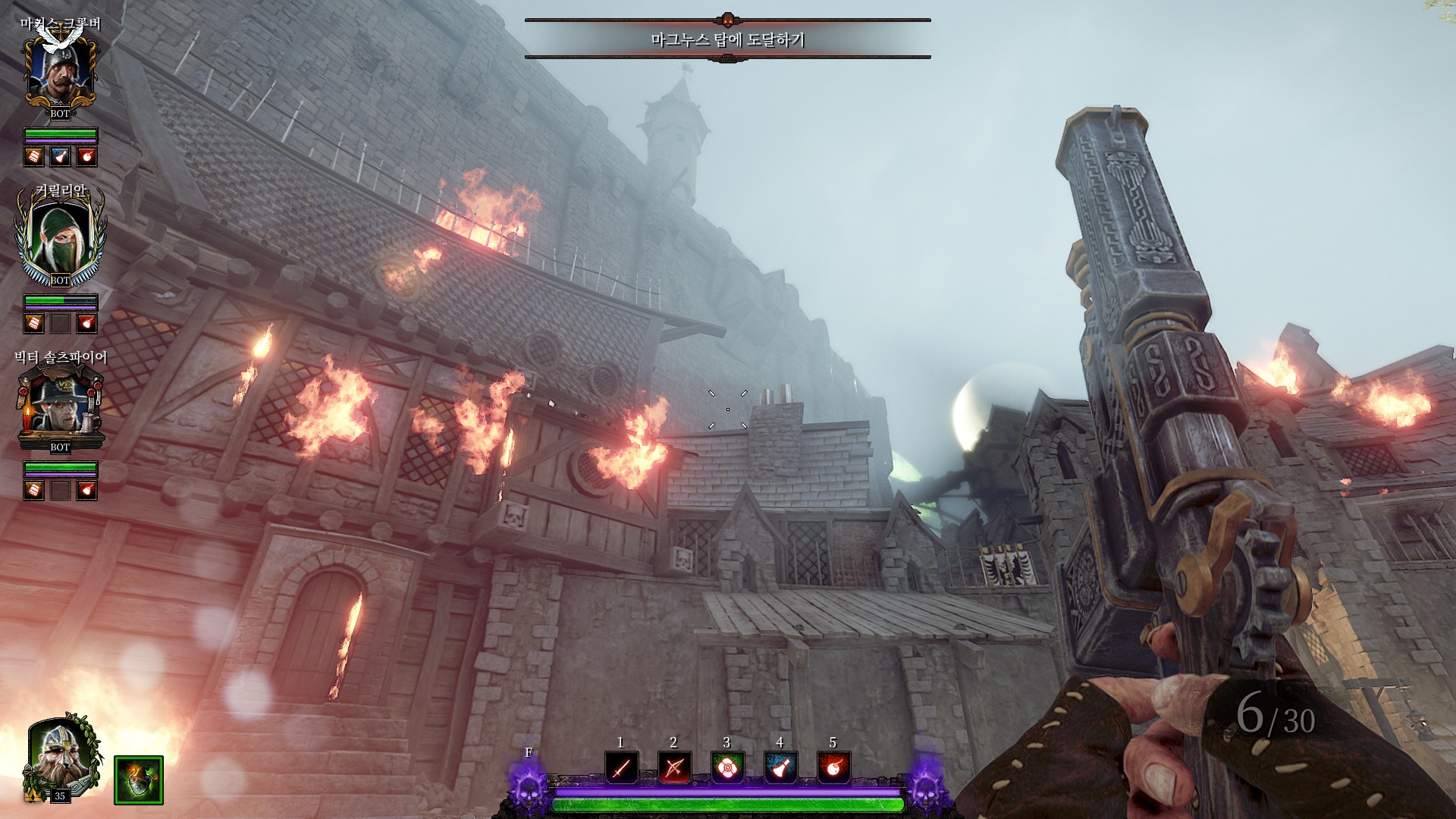
Task: Choose the blue potion slot
Action: point(780,768)
